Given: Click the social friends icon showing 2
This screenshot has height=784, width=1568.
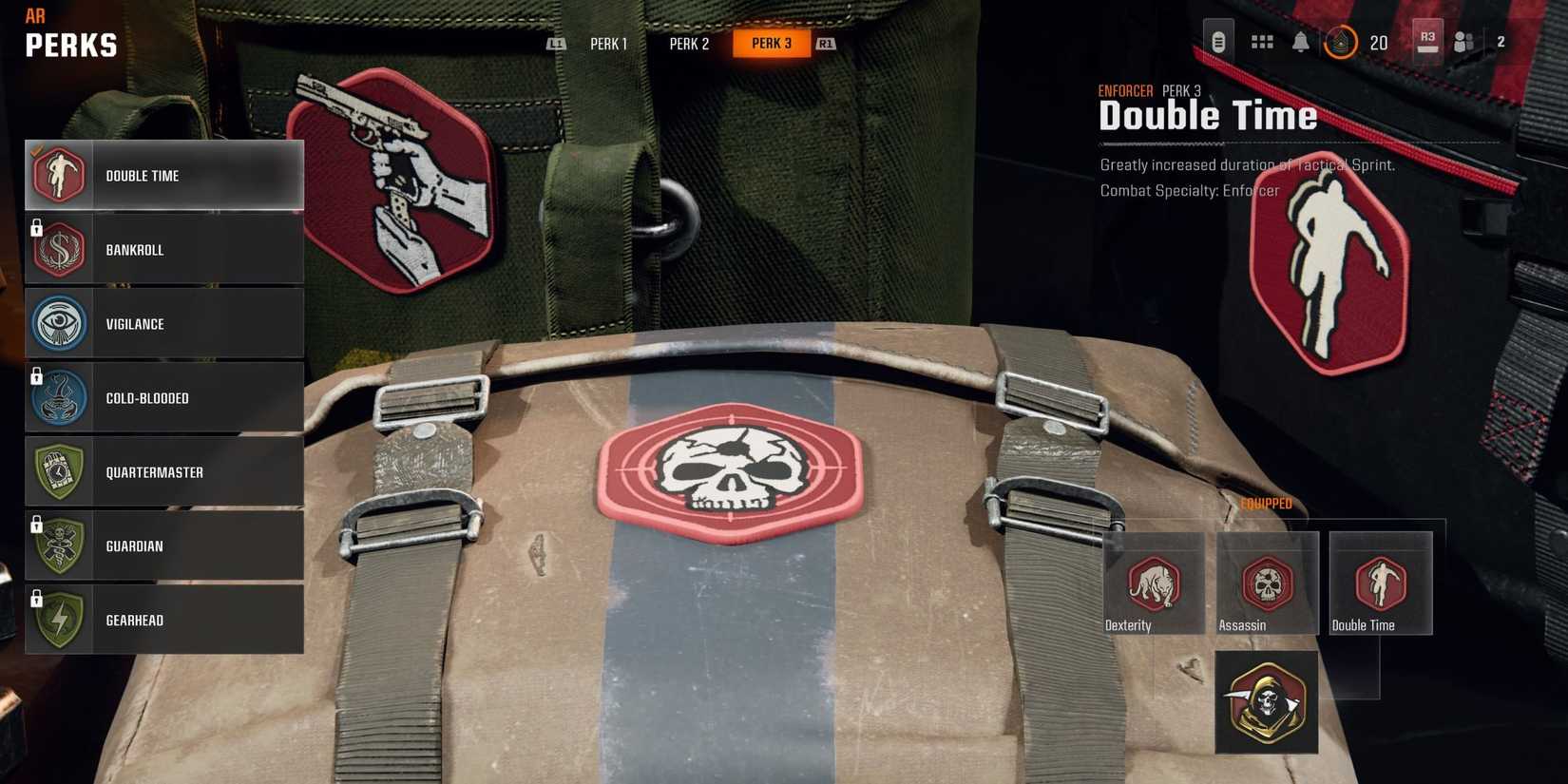Looking at the screenshot, I should (x=1463, y=42).
